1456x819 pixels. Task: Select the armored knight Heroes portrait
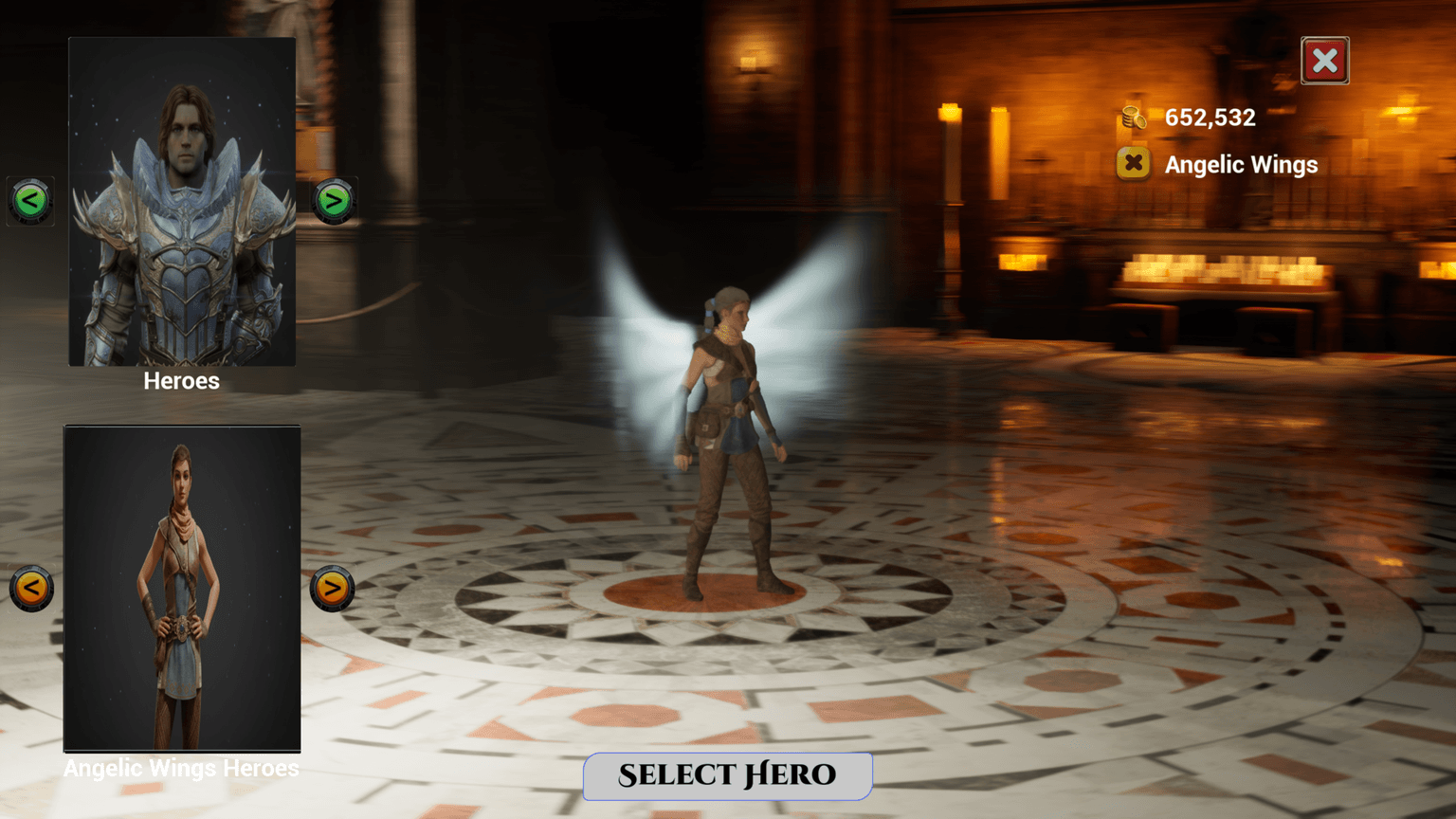[181, 200]
